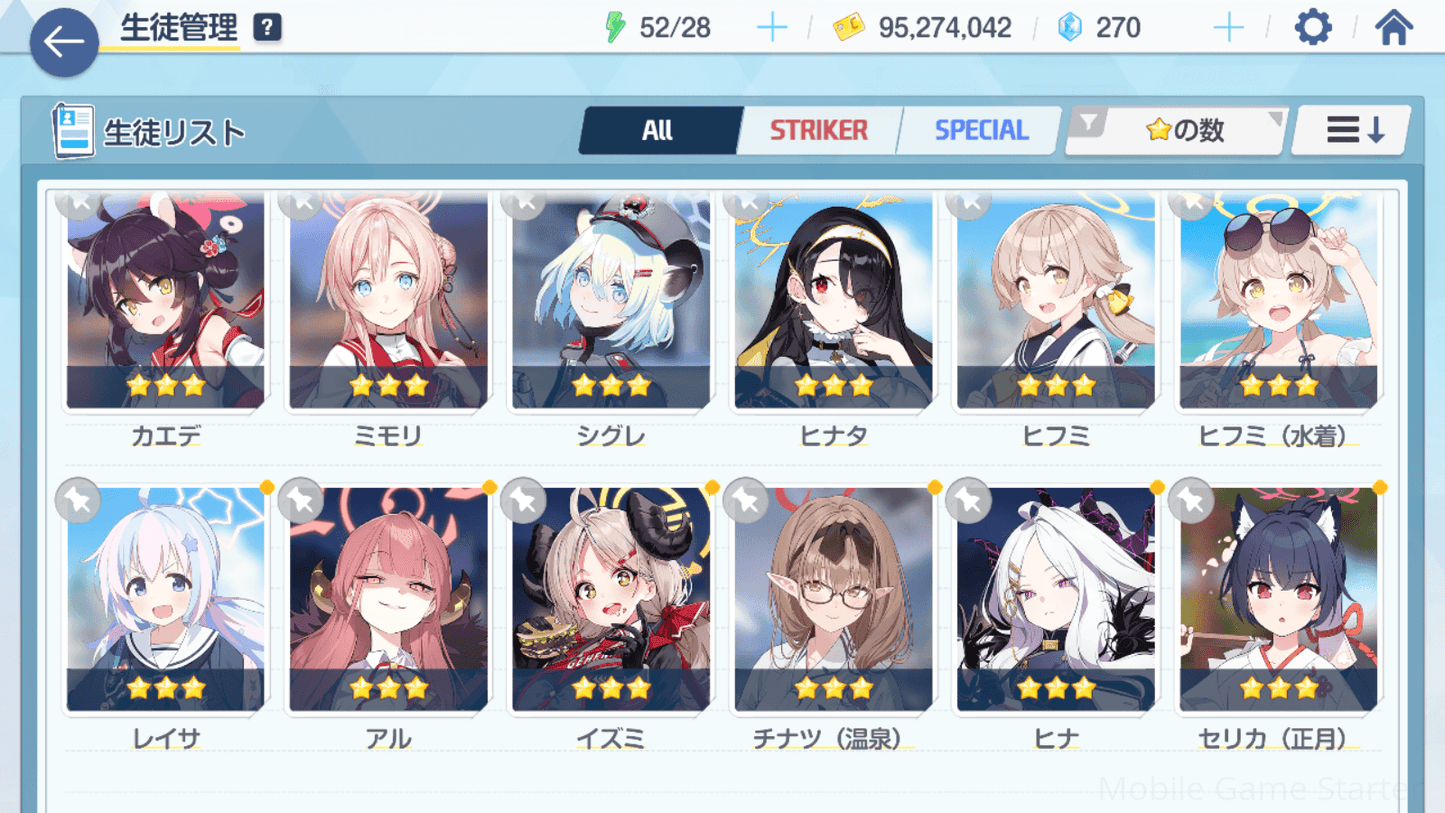
Task: Select the カエデ student card
Action: click(x=166, y=302)
